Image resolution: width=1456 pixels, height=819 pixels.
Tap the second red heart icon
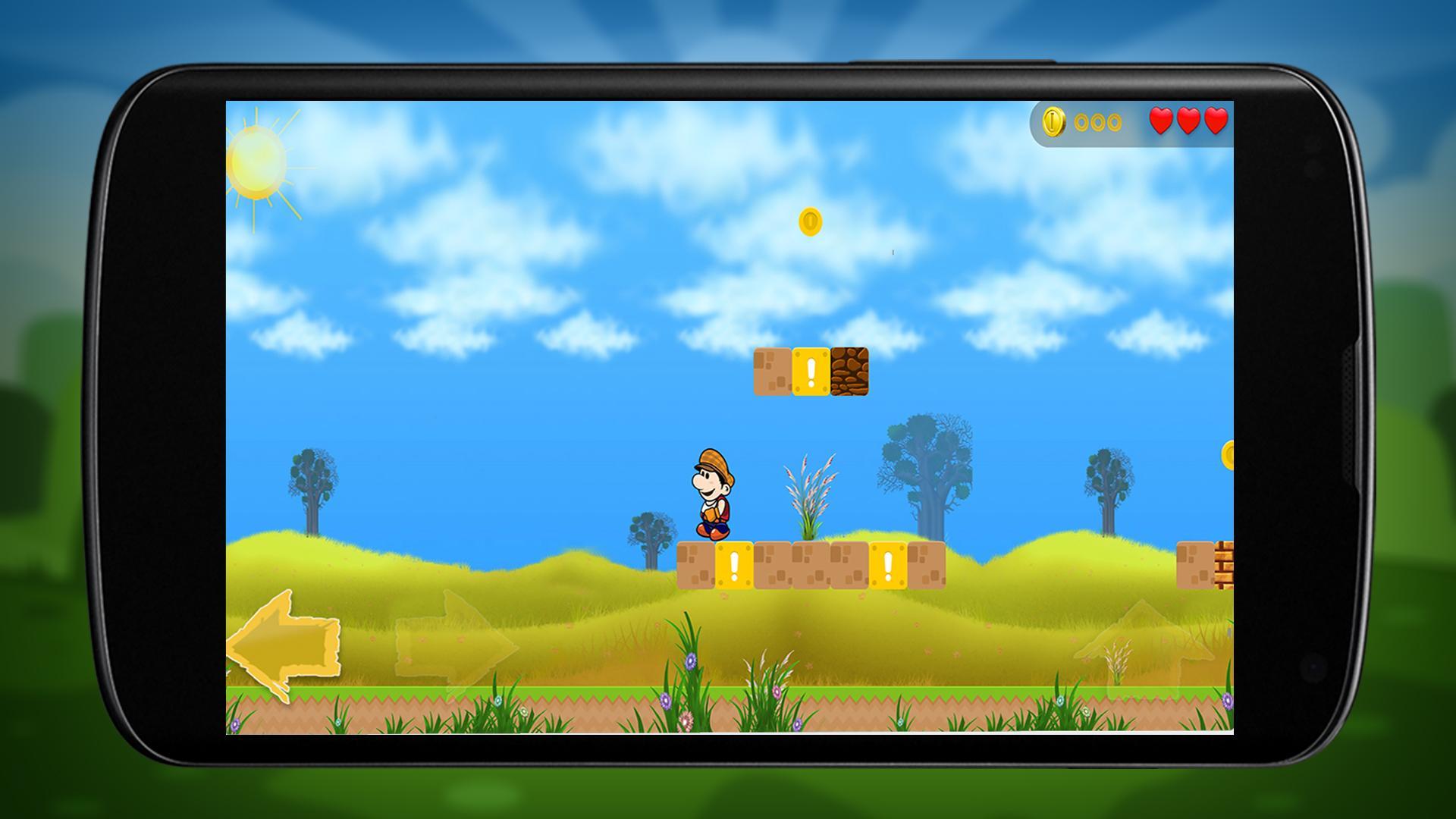[x=1188, y=121]
